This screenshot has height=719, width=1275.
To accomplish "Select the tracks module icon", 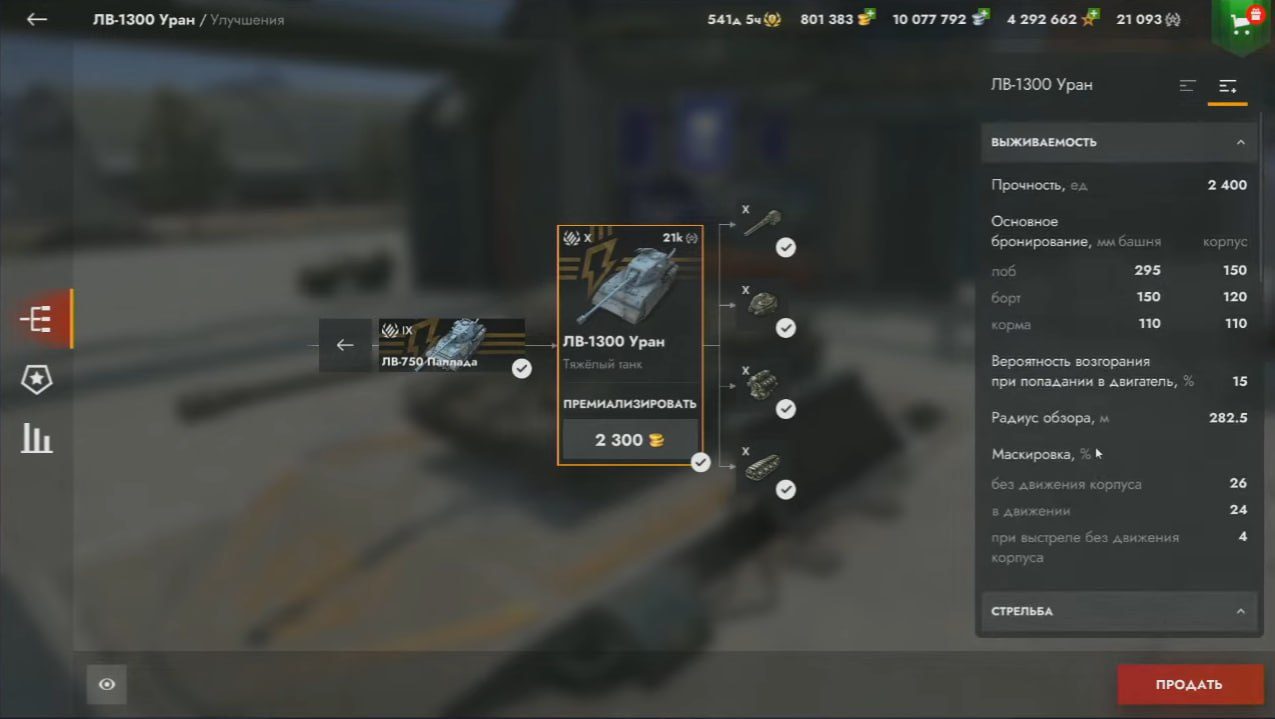I will click(762, 465).
